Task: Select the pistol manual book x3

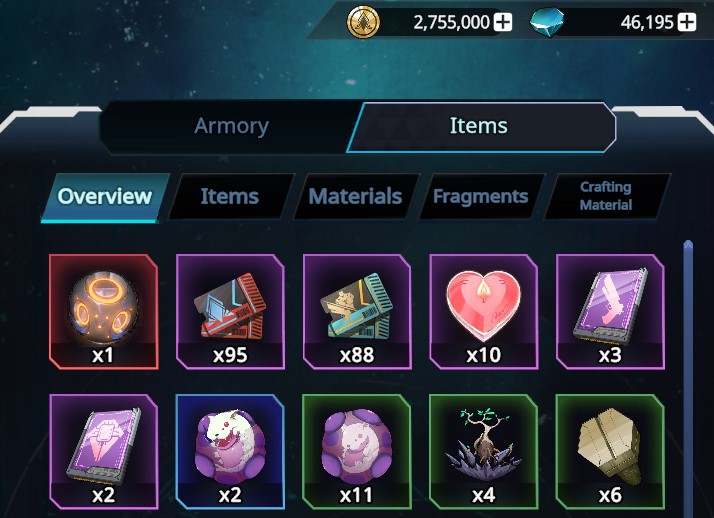Action: point(609,311)
